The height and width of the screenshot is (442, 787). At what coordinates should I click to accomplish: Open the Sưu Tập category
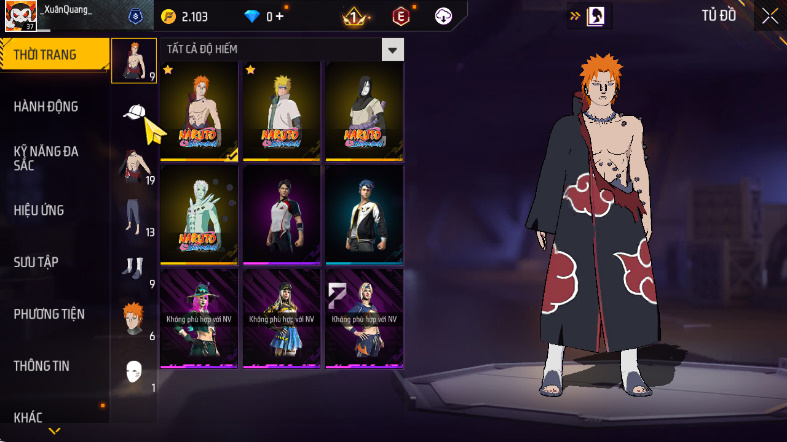[36, 262]
